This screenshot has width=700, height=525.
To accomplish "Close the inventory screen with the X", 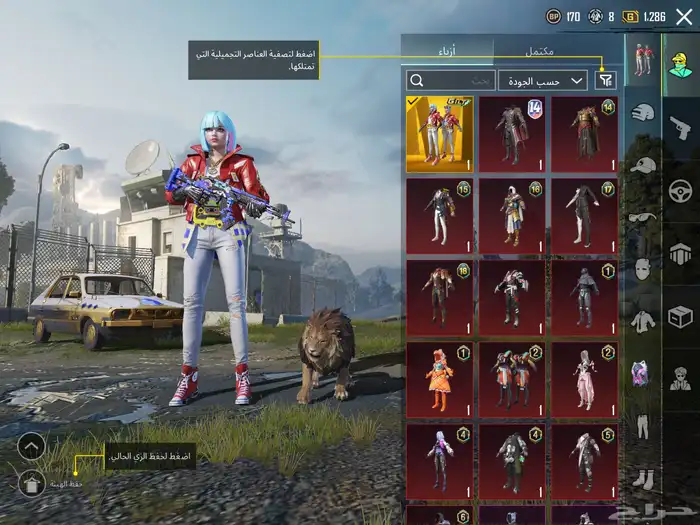I will [x=684, y=16].
